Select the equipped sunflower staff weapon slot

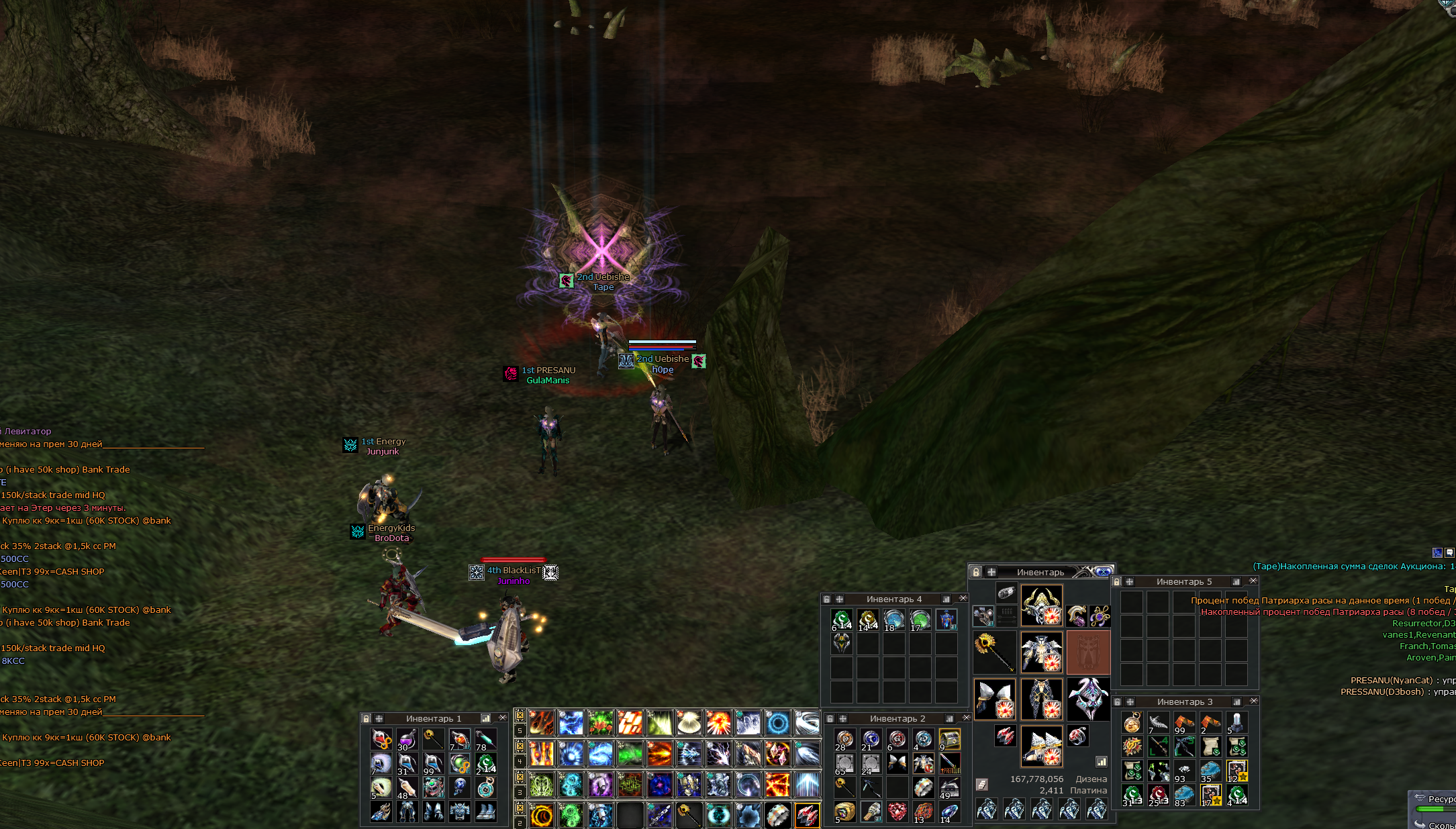click(x=994, y=652)
